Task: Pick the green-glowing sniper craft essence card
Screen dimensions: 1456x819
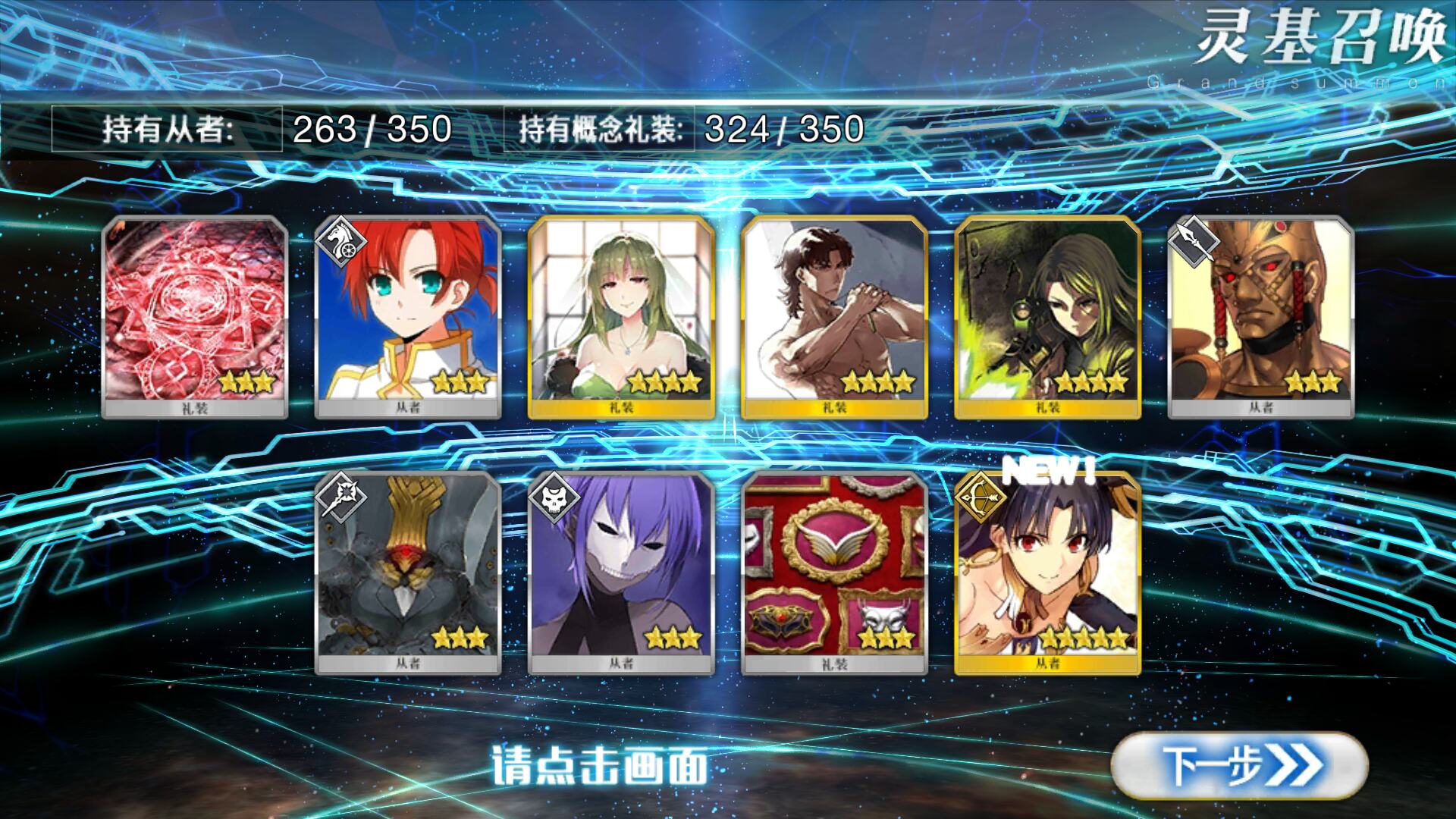Action: pos(1047,316)
